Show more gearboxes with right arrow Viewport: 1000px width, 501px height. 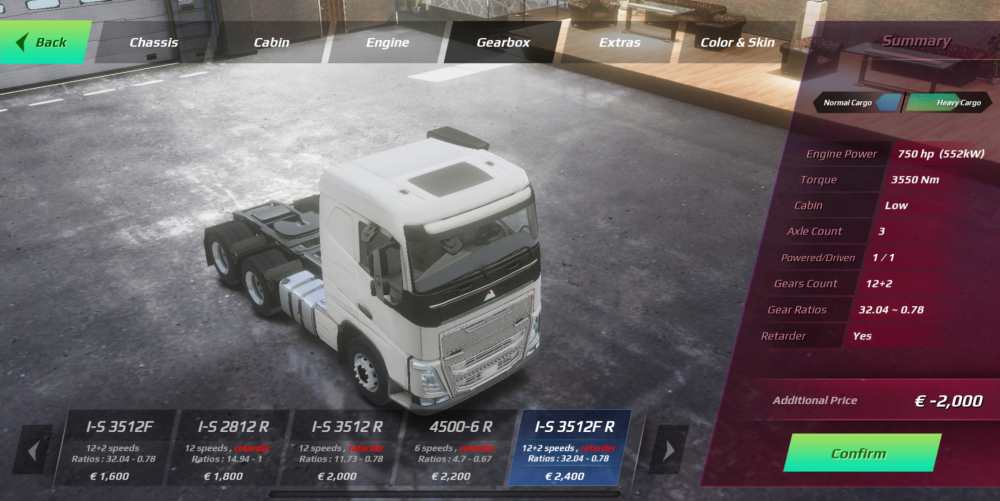(x=667, y=450)
